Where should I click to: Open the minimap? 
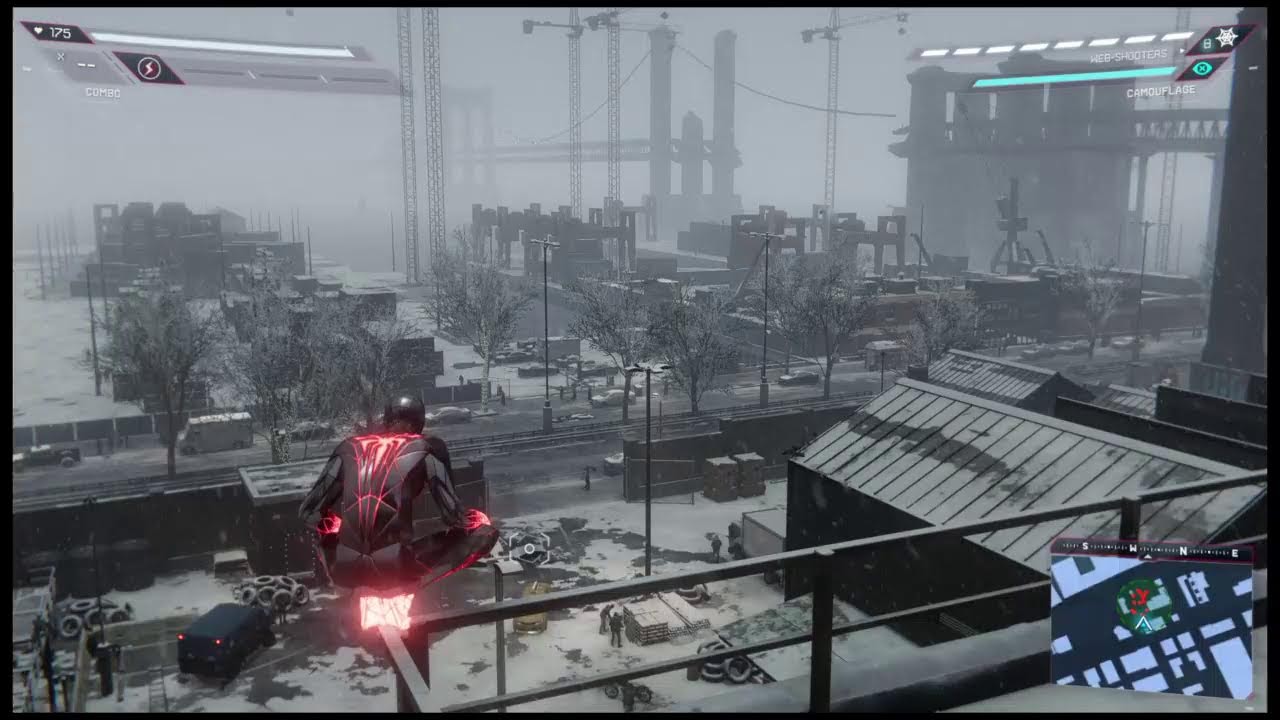click(x=1151, y=620)
